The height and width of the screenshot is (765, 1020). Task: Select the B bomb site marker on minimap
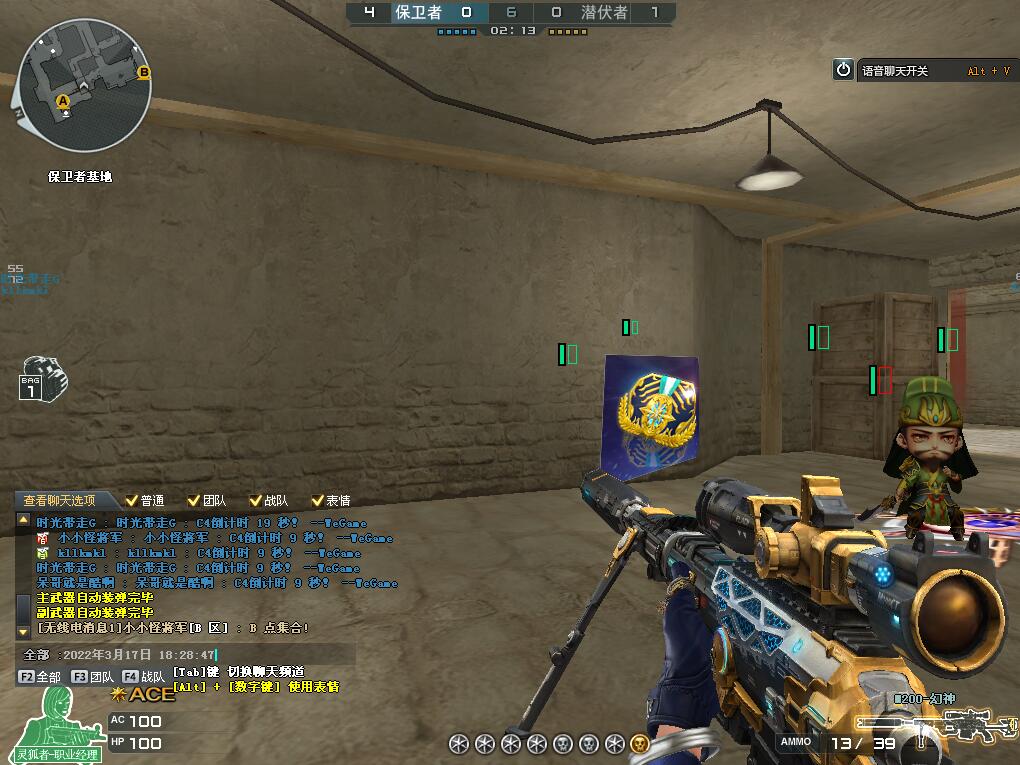[144, 72]
